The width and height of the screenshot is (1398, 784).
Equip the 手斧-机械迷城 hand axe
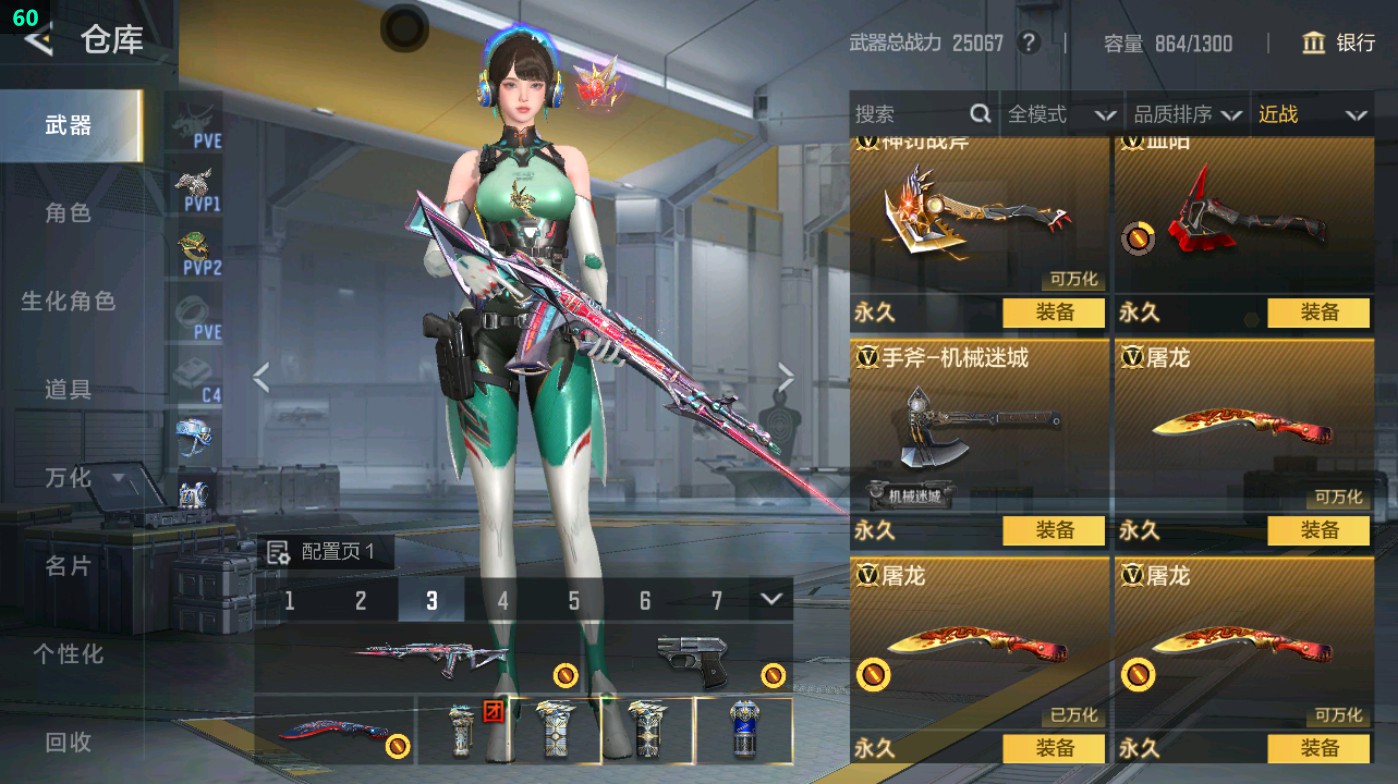pos(1055,532)
